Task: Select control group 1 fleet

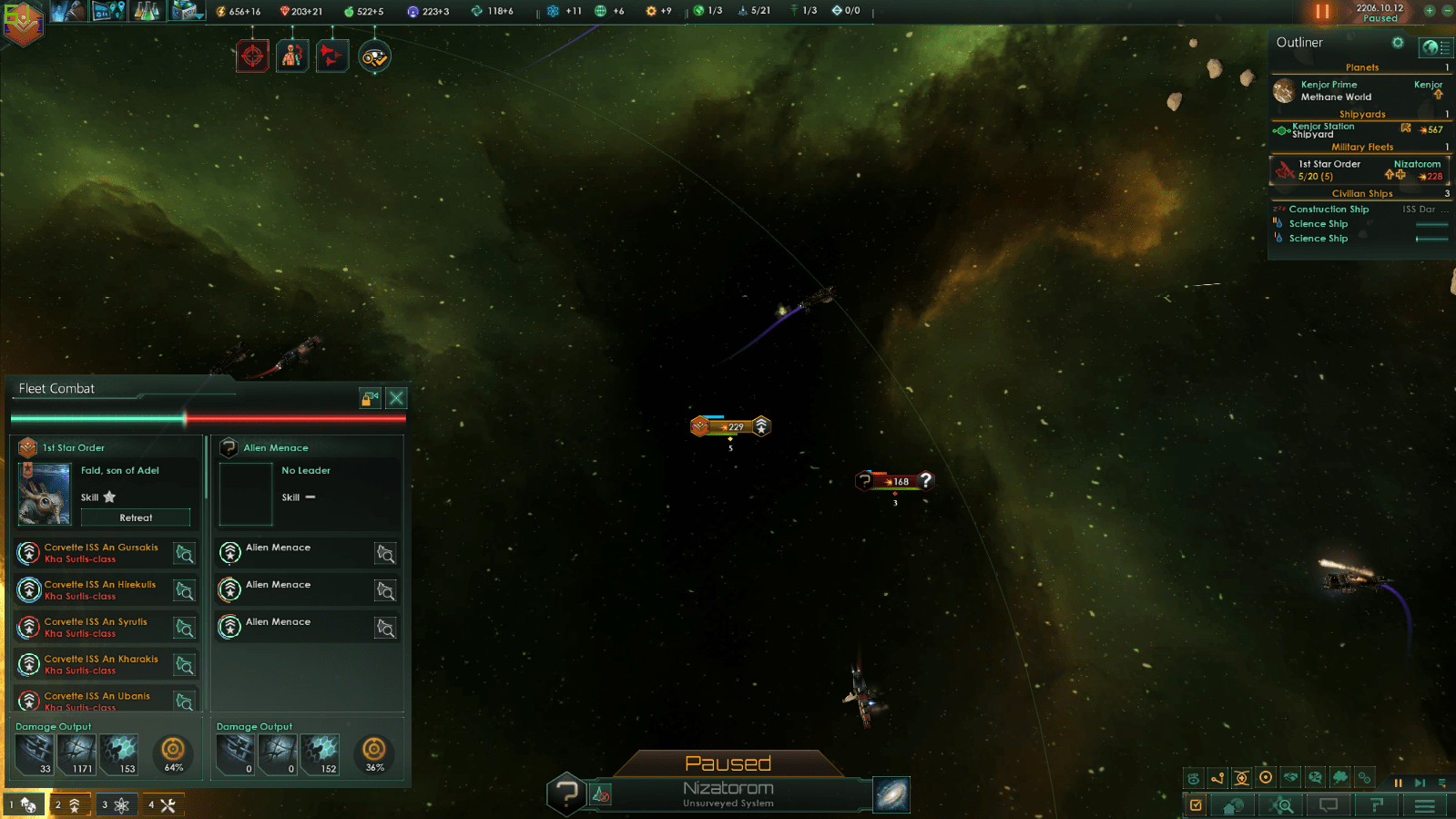Action: click(23, 804)
